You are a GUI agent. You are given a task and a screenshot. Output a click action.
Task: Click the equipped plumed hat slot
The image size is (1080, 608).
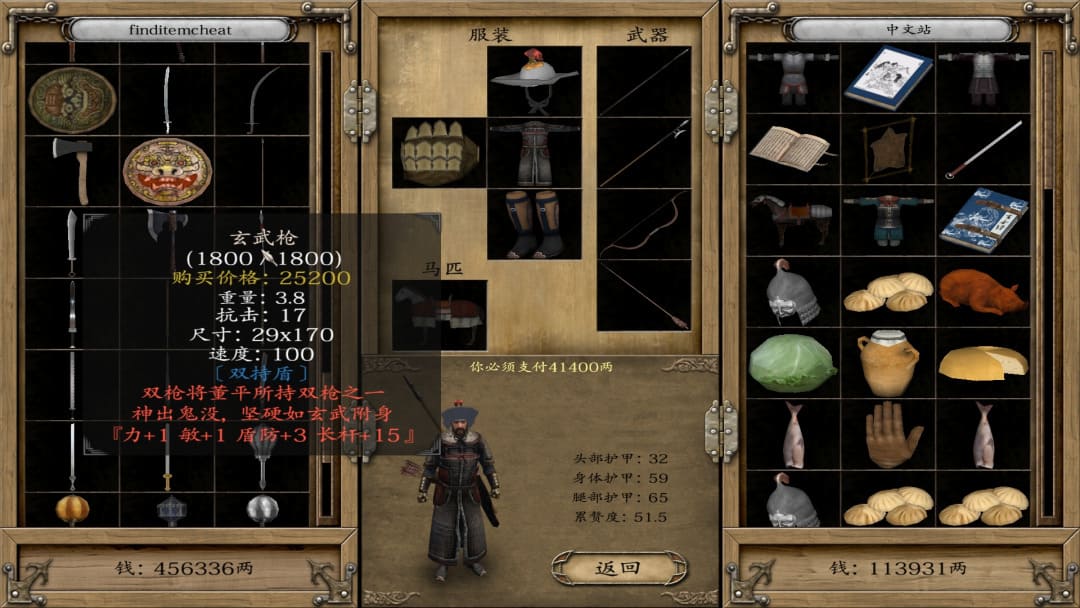click(x=535, y=81)
